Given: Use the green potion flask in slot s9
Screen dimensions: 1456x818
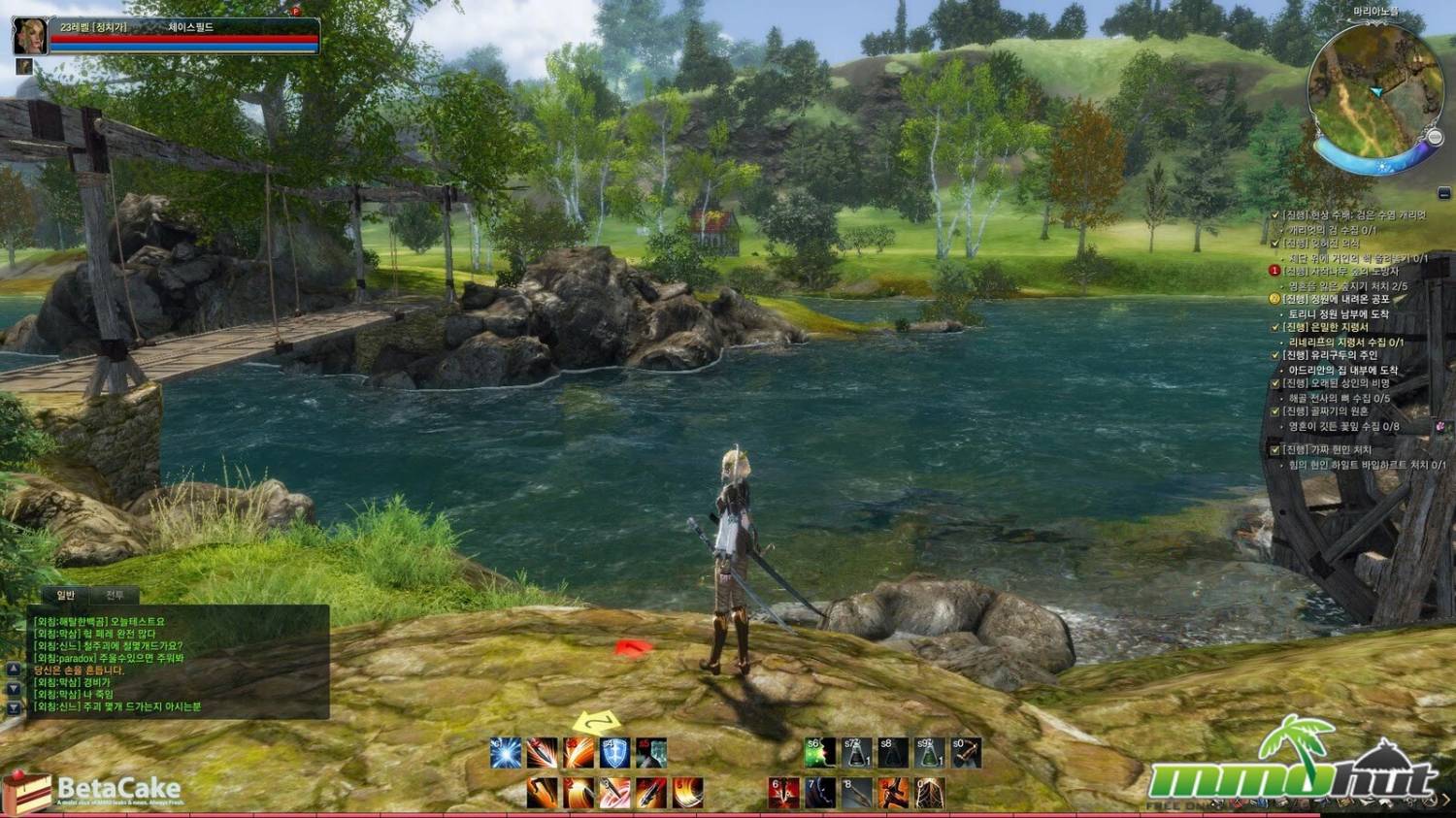Looking at the screenshot, I should click(x=929, y=753).
